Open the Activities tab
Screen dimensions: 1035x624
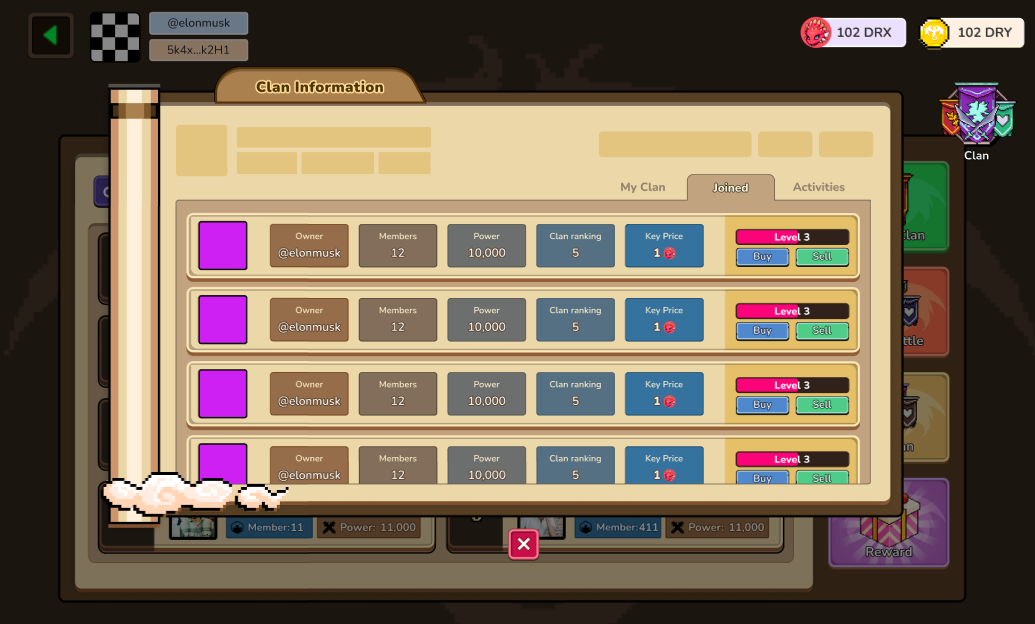818,187
